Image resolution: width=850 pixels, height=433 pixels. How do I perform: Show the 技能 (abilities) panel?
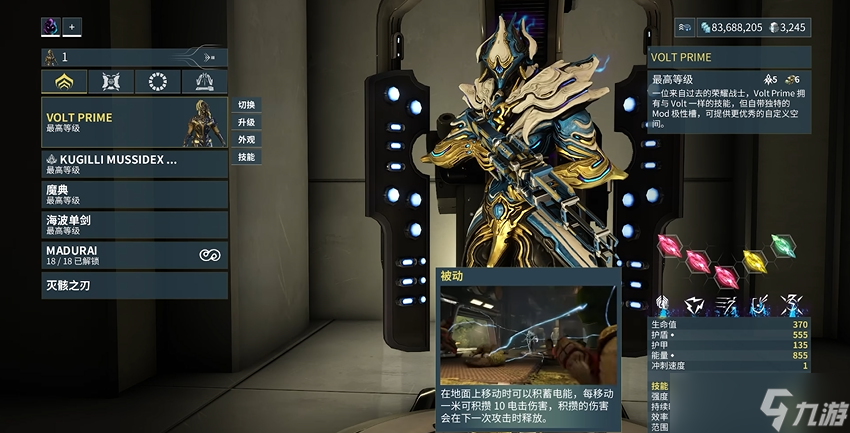point(246,157)
